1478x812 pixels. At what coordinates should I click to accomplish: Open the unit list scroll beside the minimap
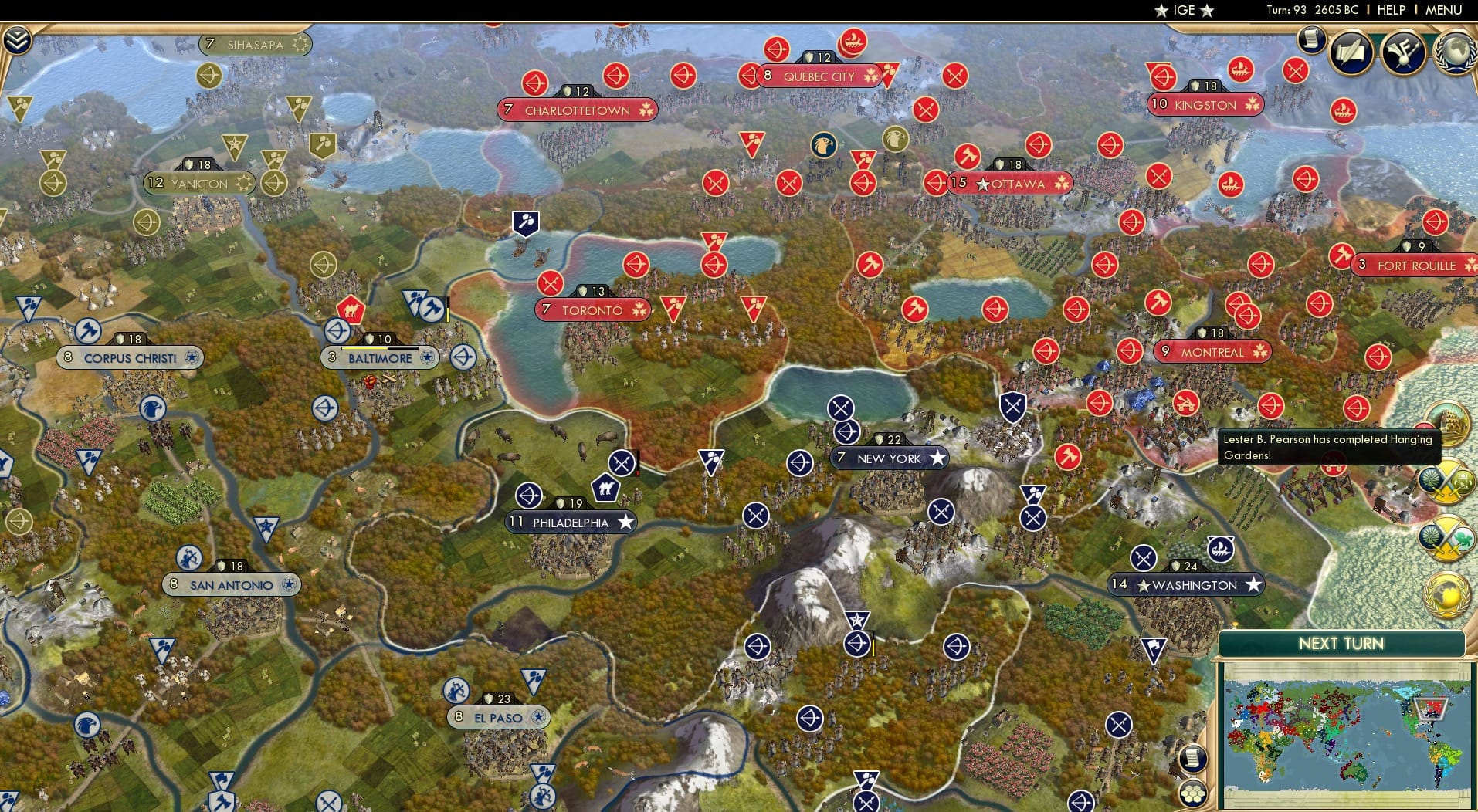click(x=1192, y=758)
